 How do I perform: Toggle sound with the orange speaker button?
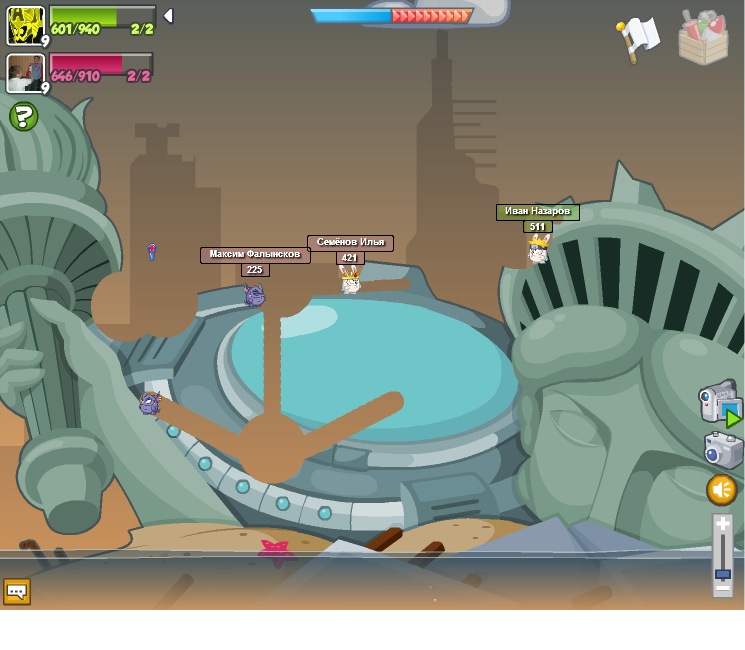pyautogui.click(x=722, y=490)
